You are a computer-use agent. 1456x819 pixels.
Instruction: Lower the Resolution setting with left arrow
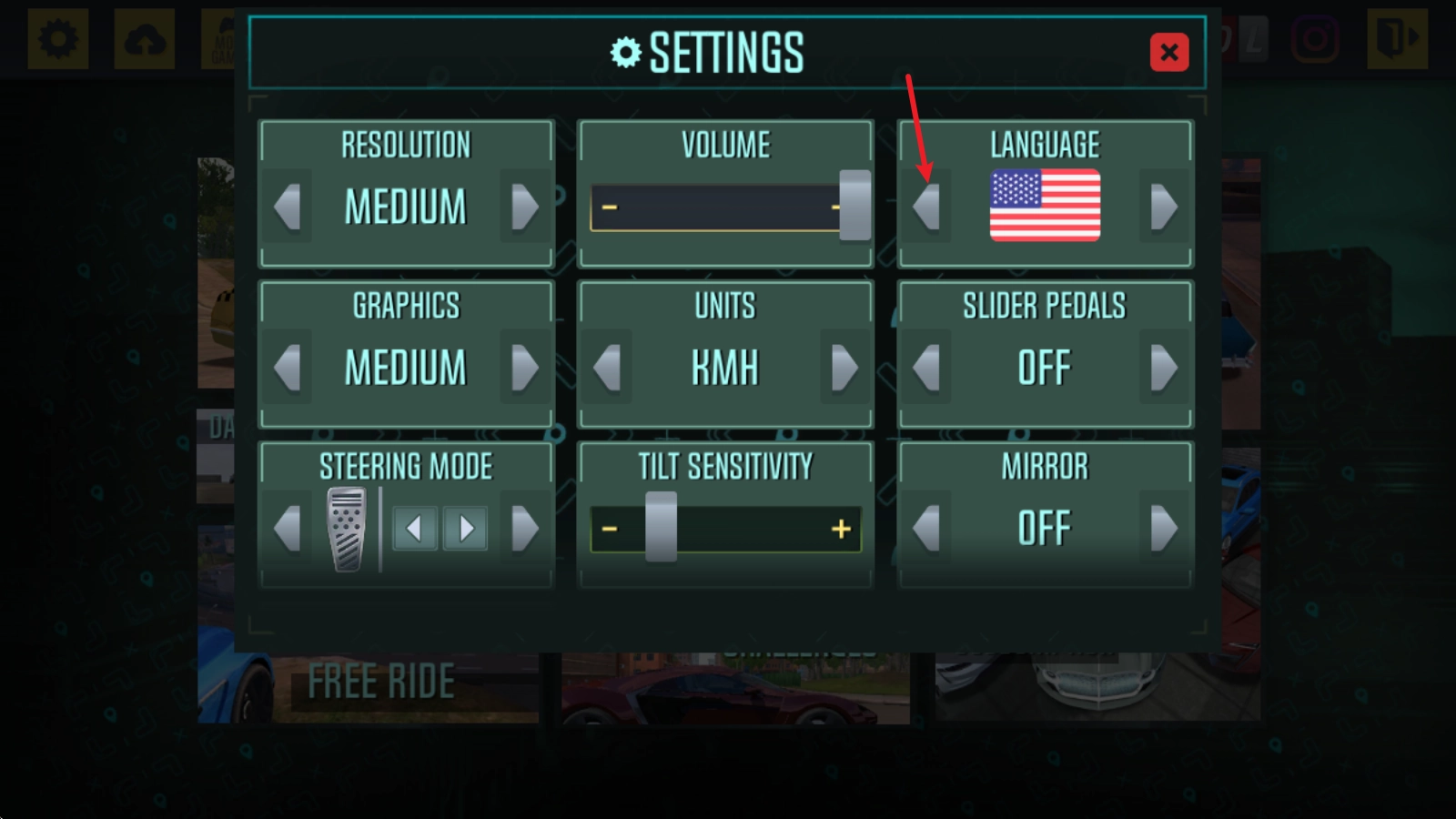pos(288,207)
